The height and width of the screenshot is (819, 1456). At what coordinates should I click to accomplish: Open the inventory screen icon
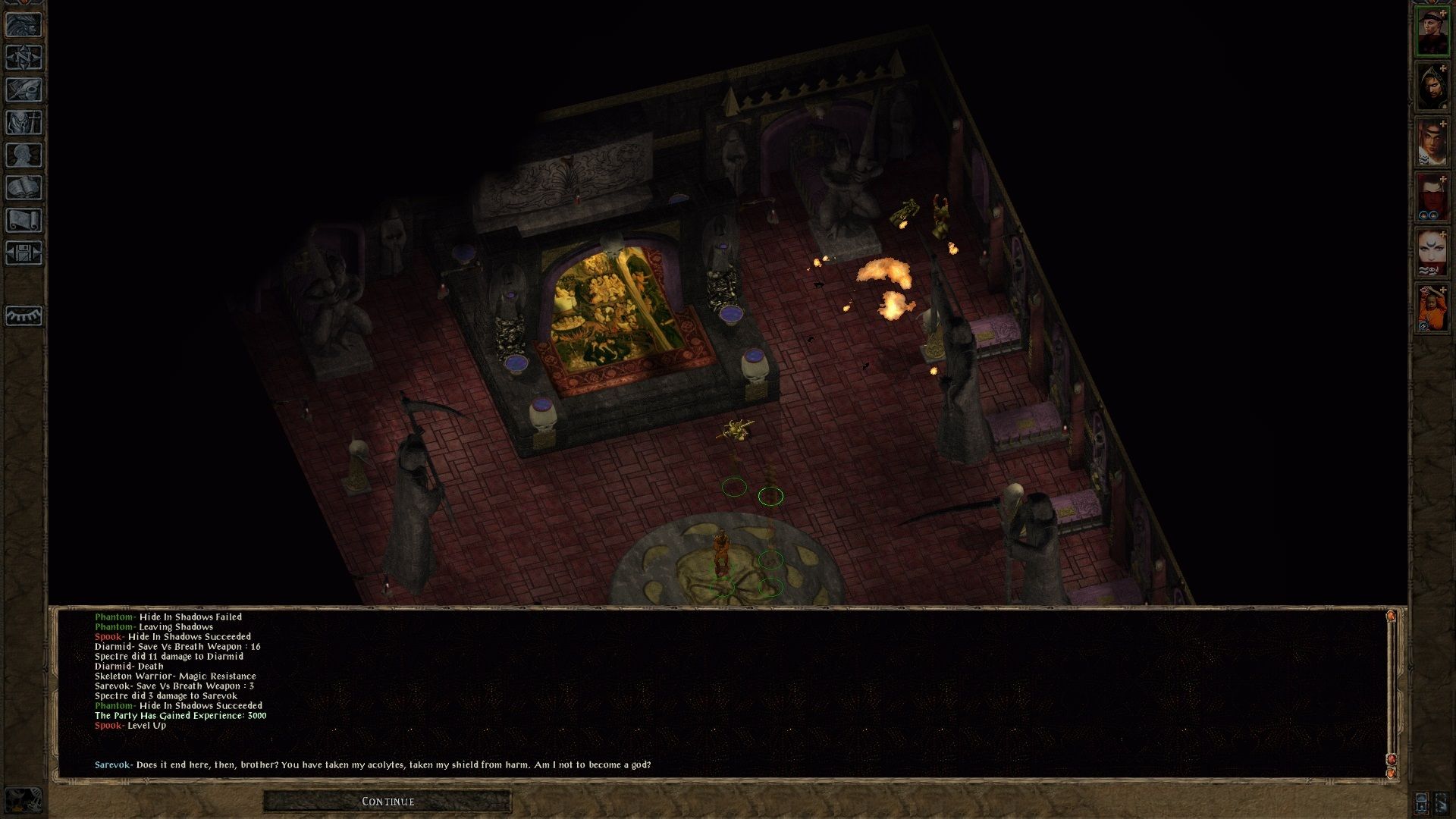[x=24, y=123]
